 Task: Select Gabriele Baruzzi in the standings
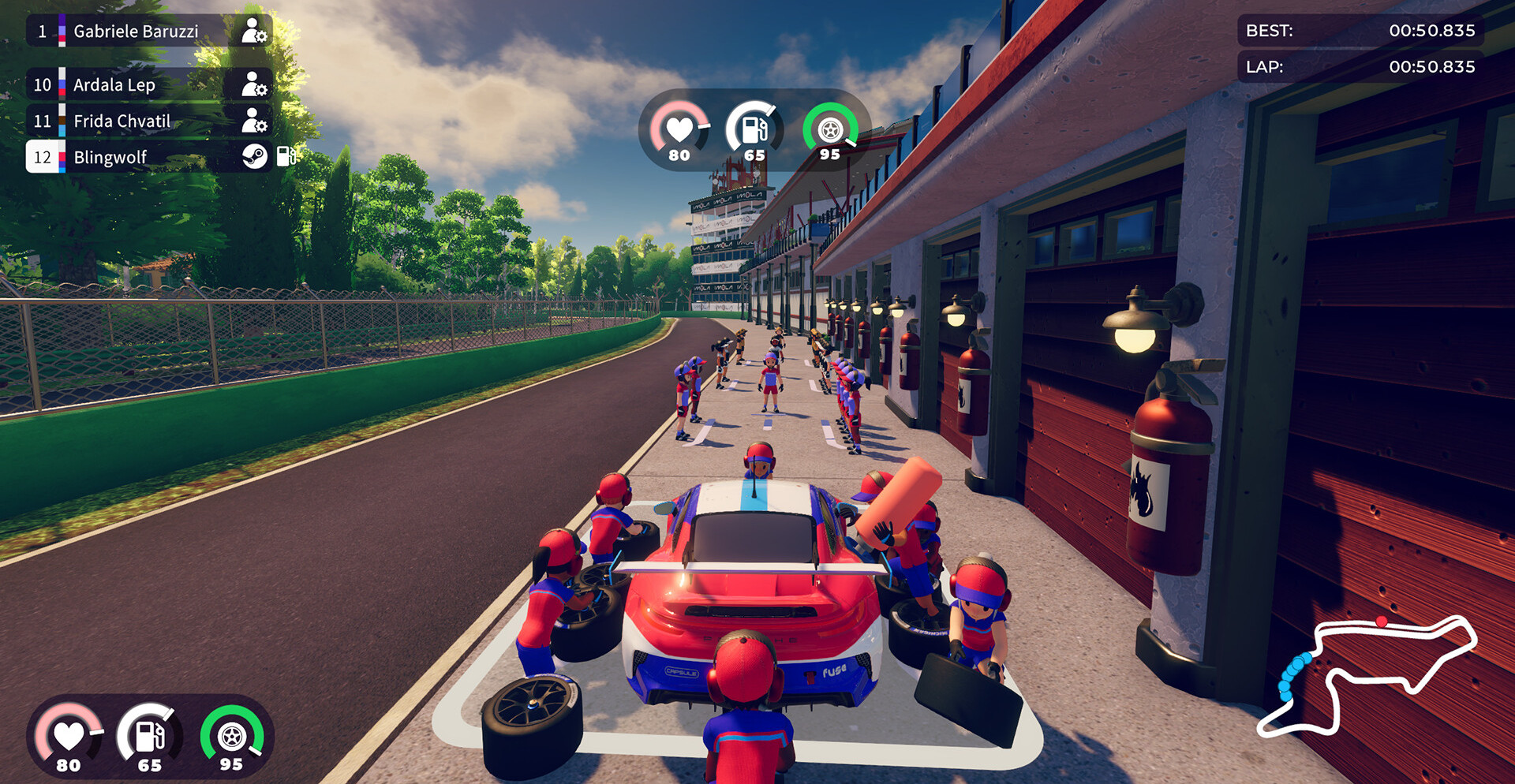pos(136,32)
